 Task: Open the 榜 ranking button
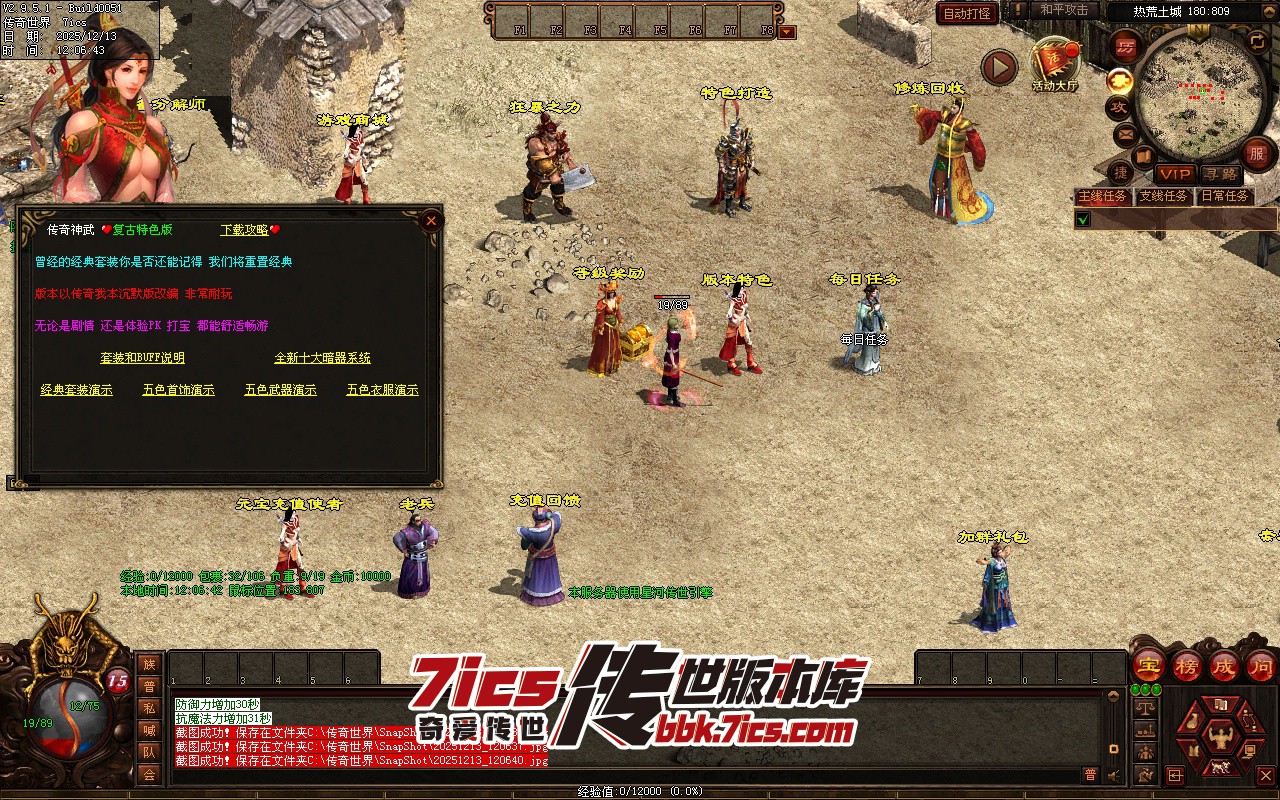1186,665
